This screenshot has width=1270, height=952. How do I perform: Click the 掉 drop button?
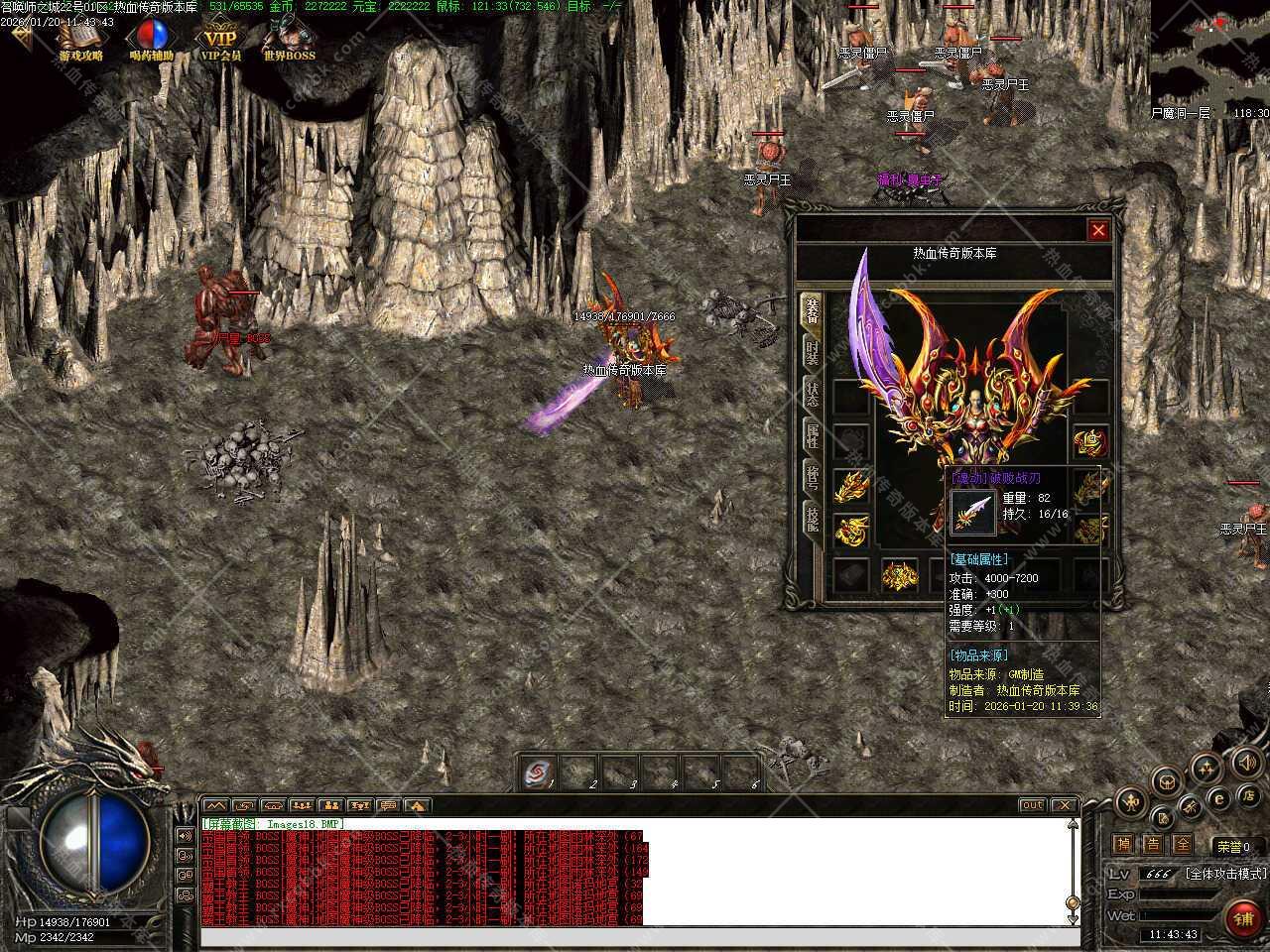[1123, 845]
